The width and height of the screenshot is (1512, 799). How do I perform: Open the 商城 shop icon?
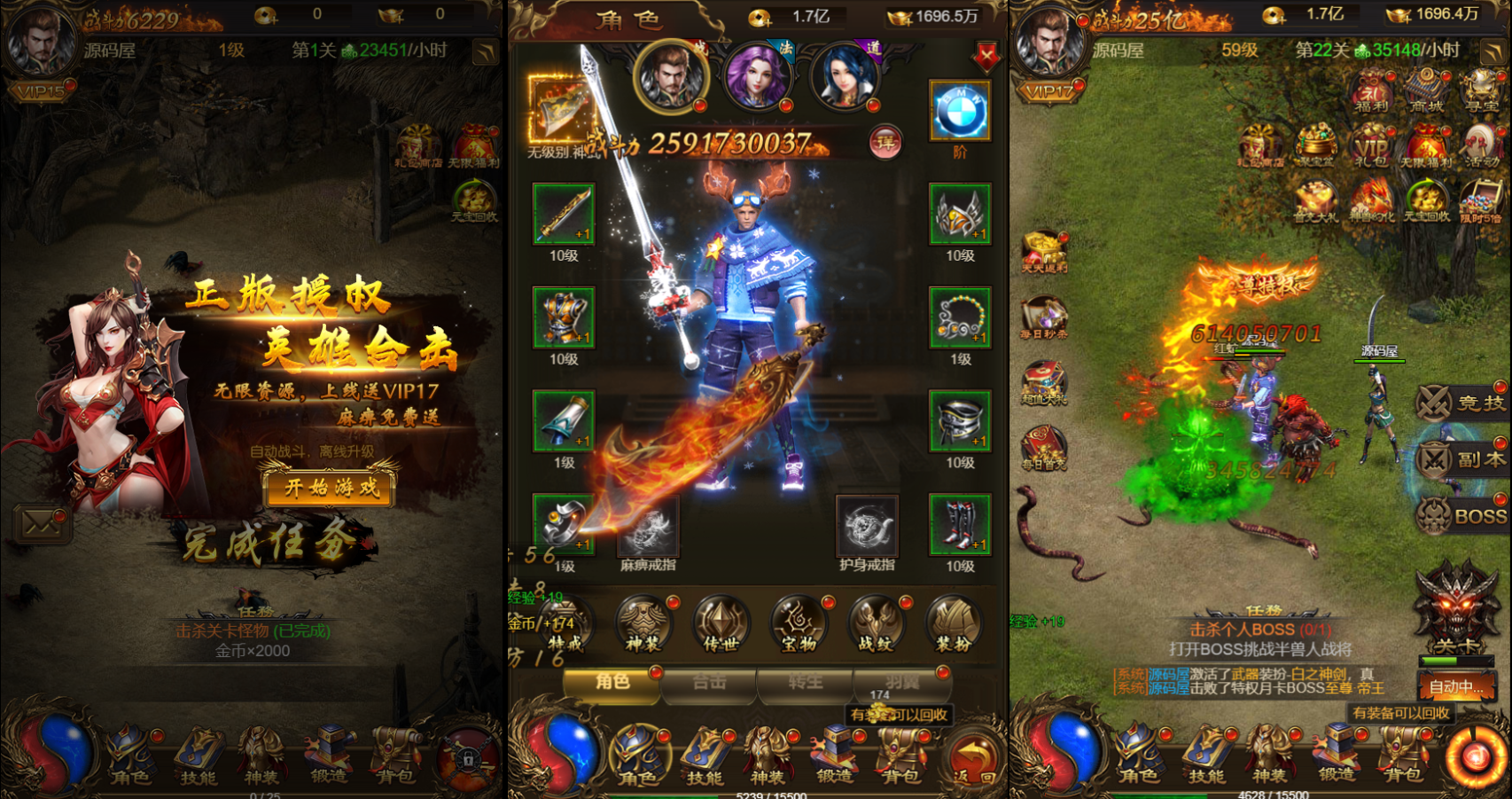coord(1426,90)
